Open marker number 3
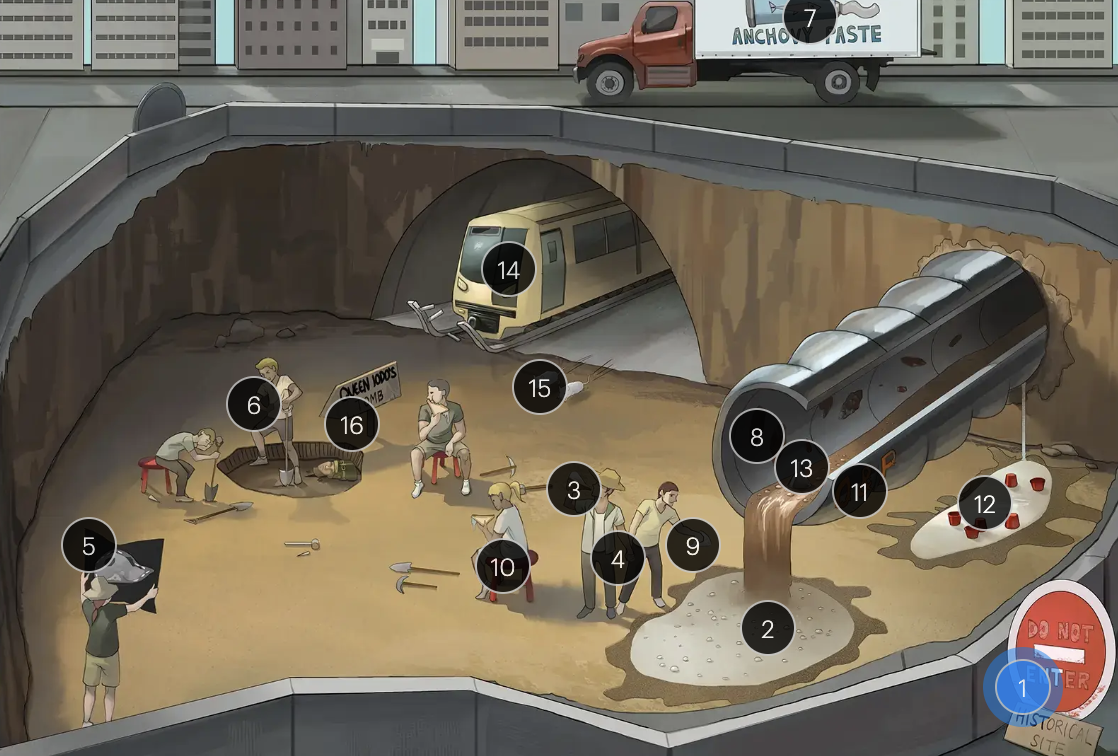This screenshot has height=756, width=1118. coord(574,490)
